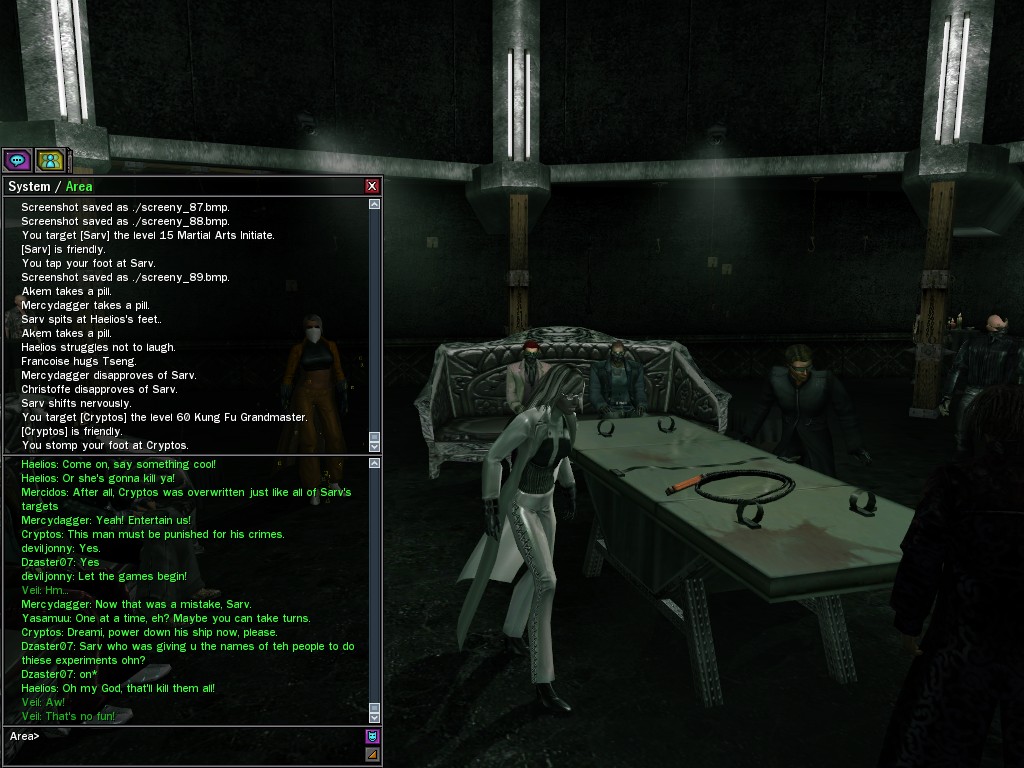
Task: Click the system log scroll-down arrow
Action: click(x=375, y=445)
